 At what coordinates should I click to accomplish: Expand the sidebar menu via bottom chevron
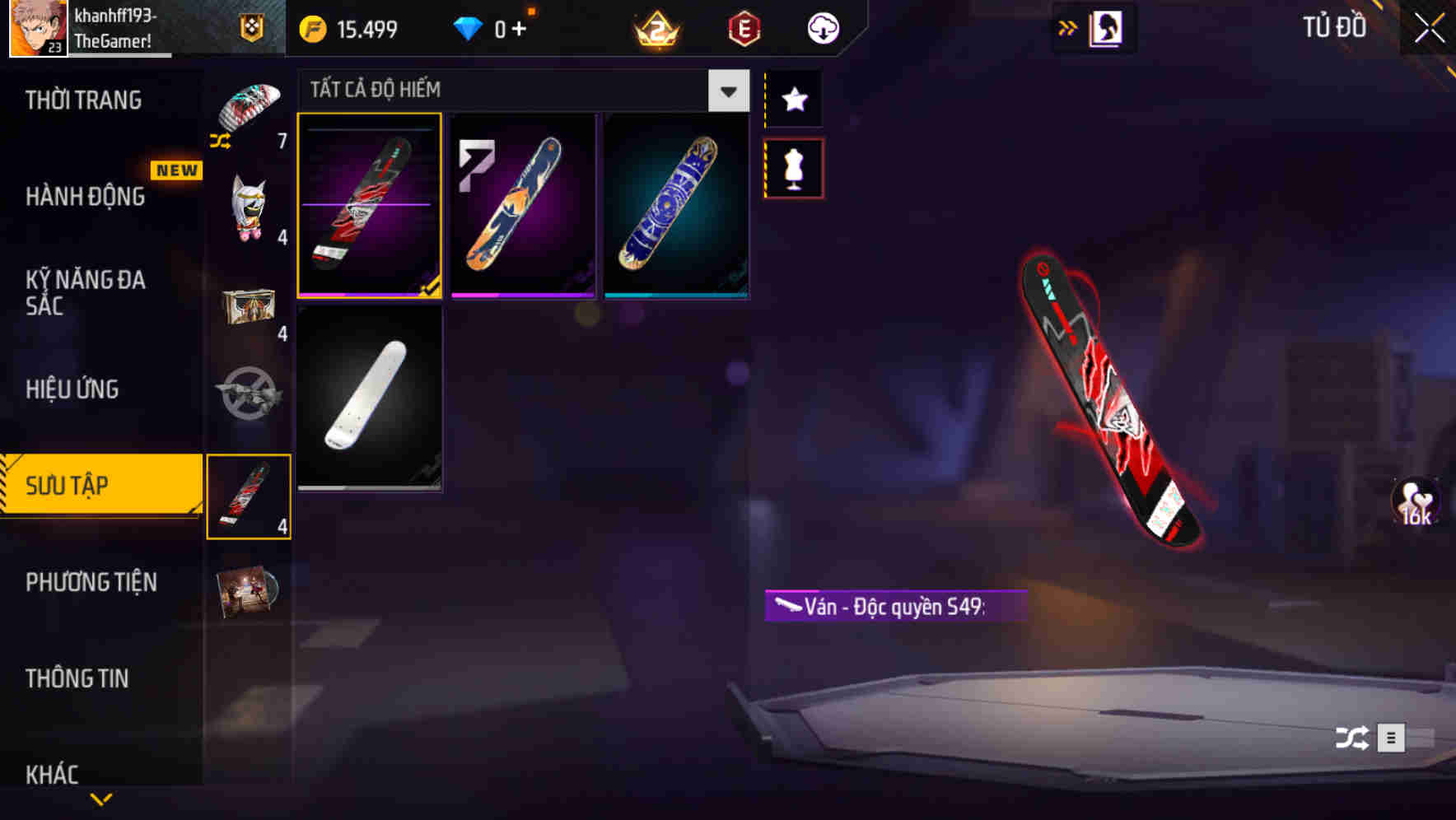click(x=100, y=798)
